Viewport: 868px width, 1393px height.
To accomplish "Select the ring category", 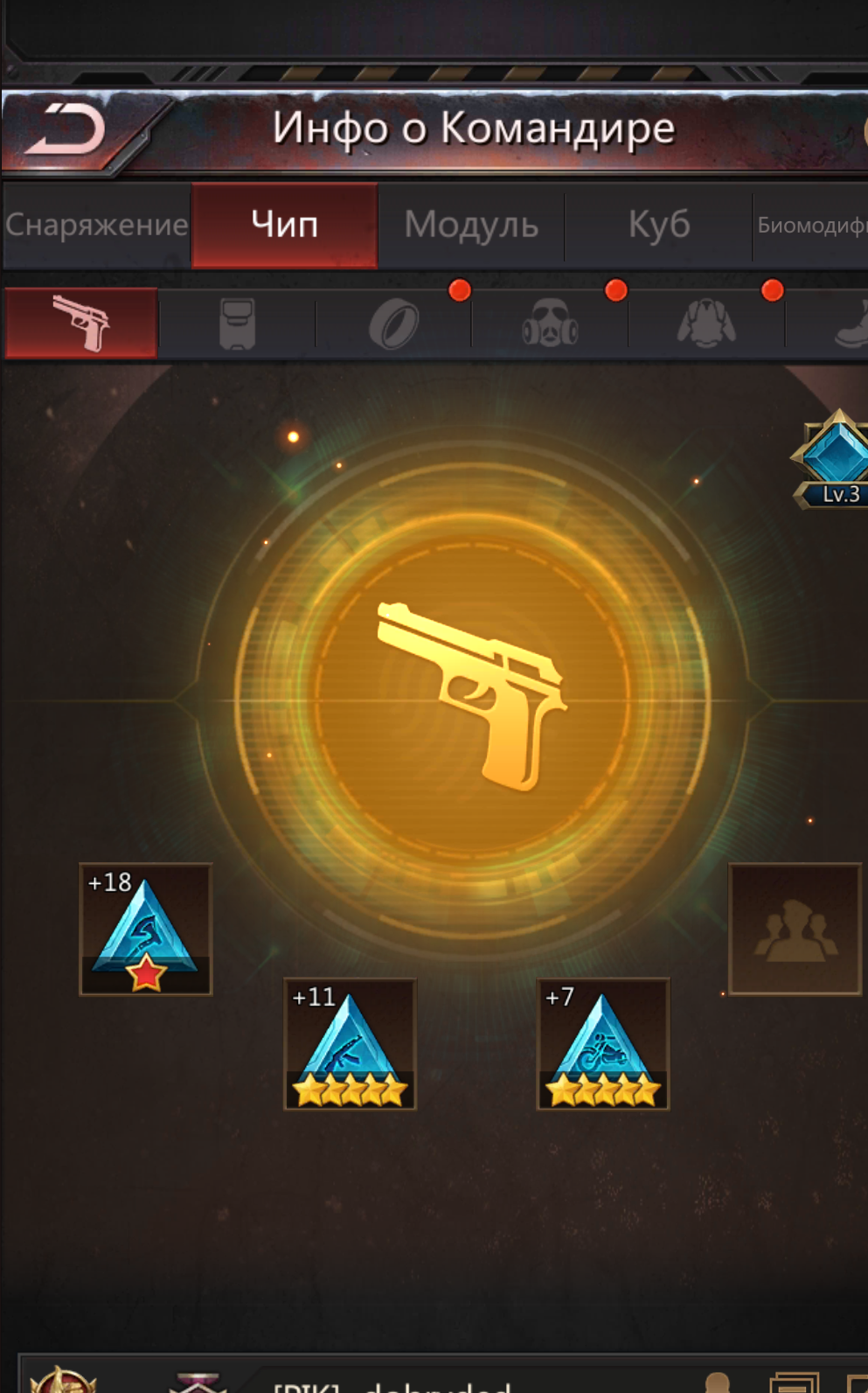I will [x=393, y=324].
